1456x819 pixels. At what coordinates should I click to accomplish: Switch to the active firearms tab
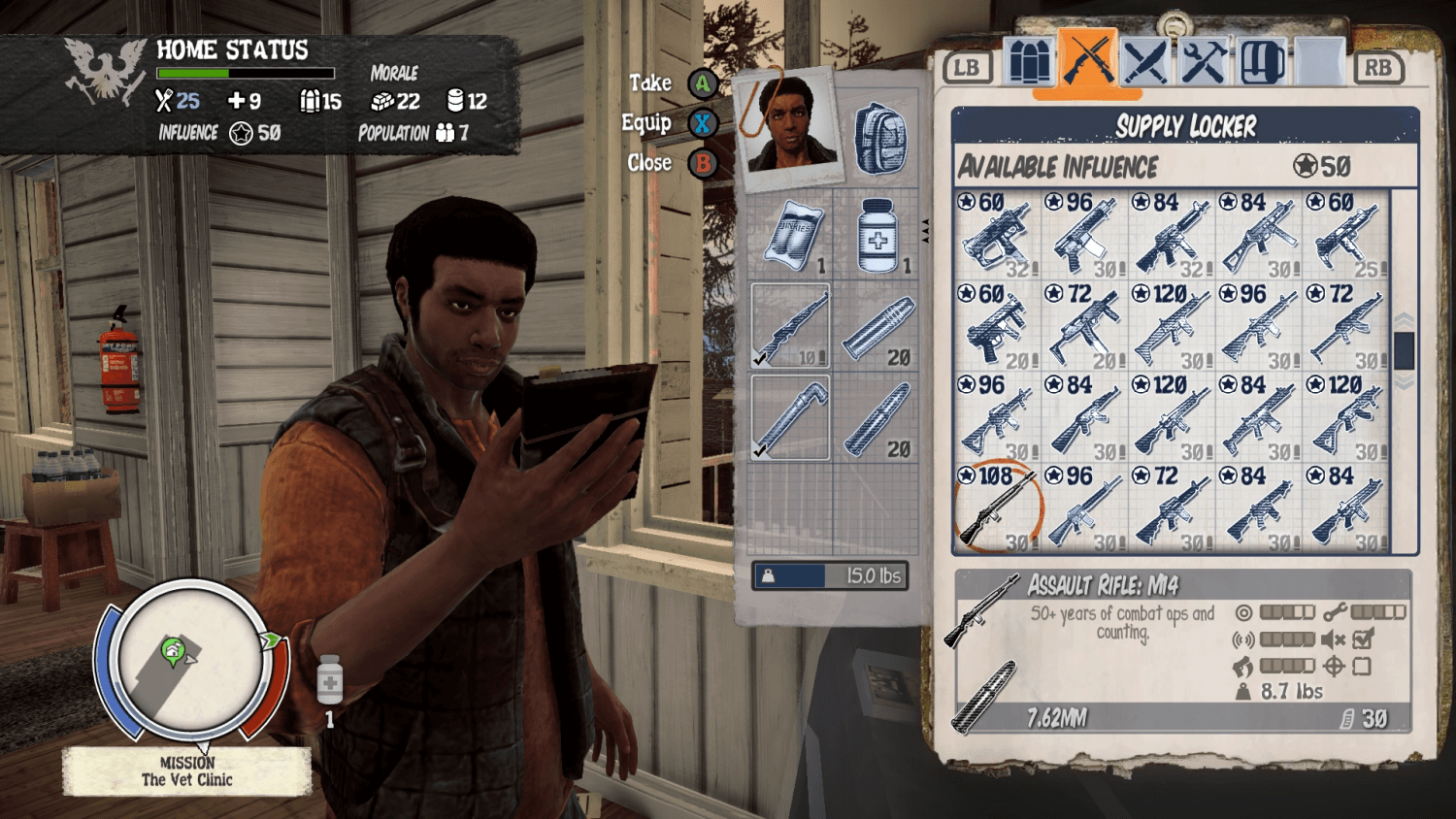pos(1089,60)
